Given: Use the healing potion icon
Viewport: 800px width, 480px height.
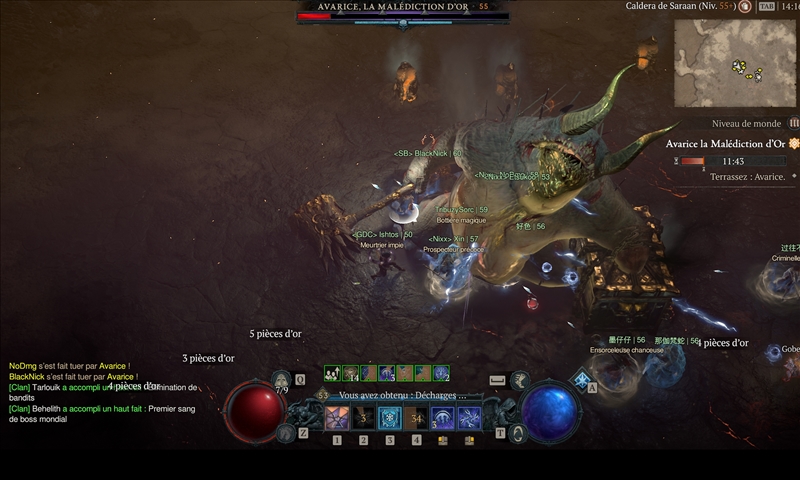Looking at the screenshot, I should click(x=282, y=381).
